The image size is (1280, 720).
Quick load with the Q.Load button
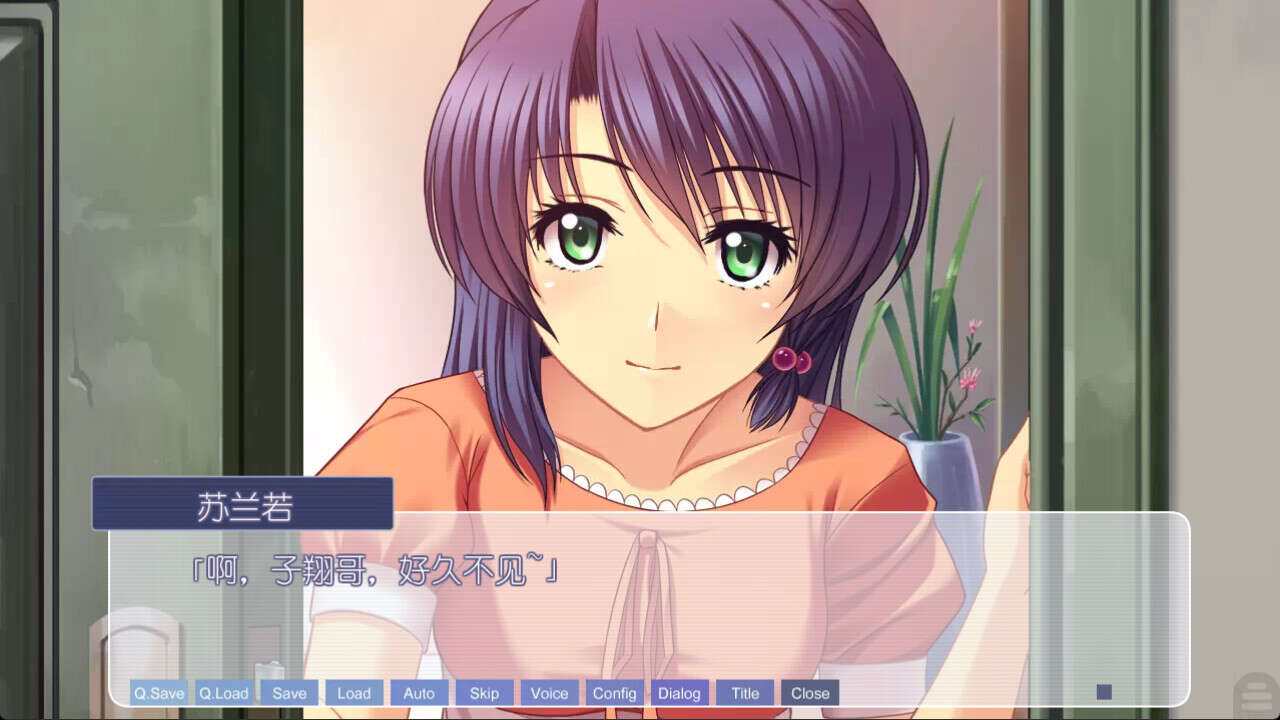tap(223, 692)
